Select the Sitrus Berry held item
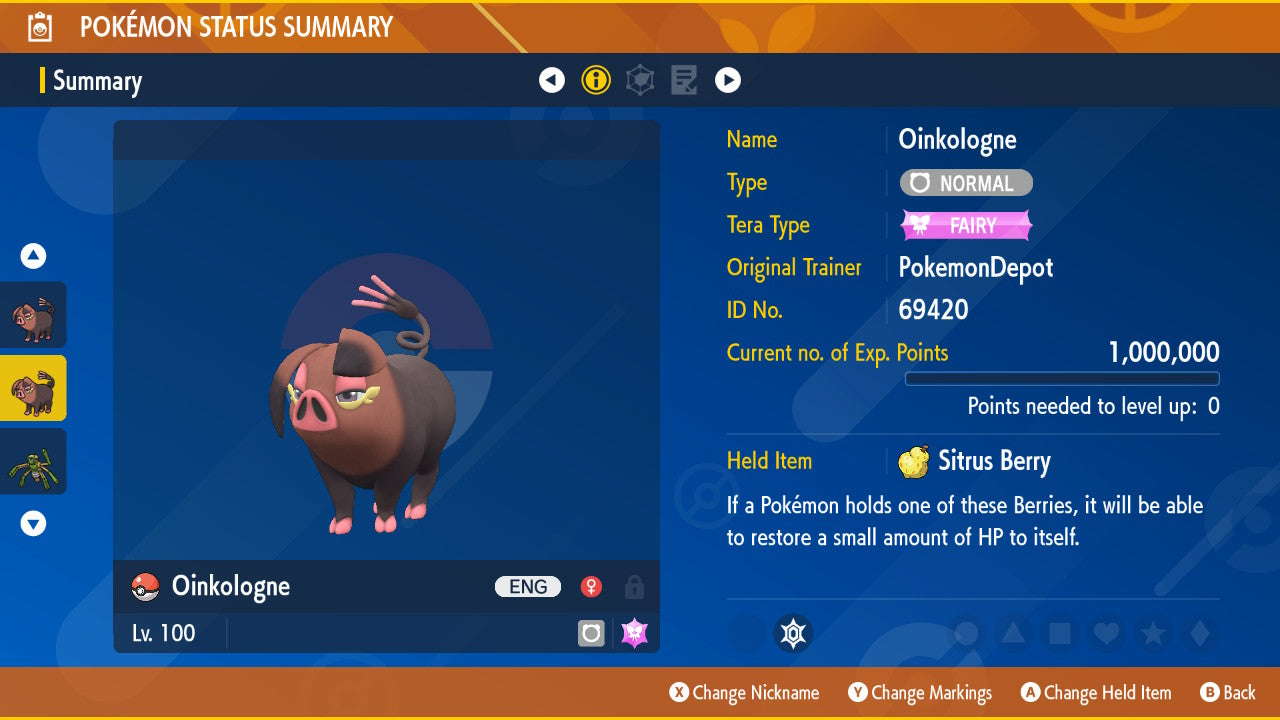1280x720 pixels. [974, 462]
